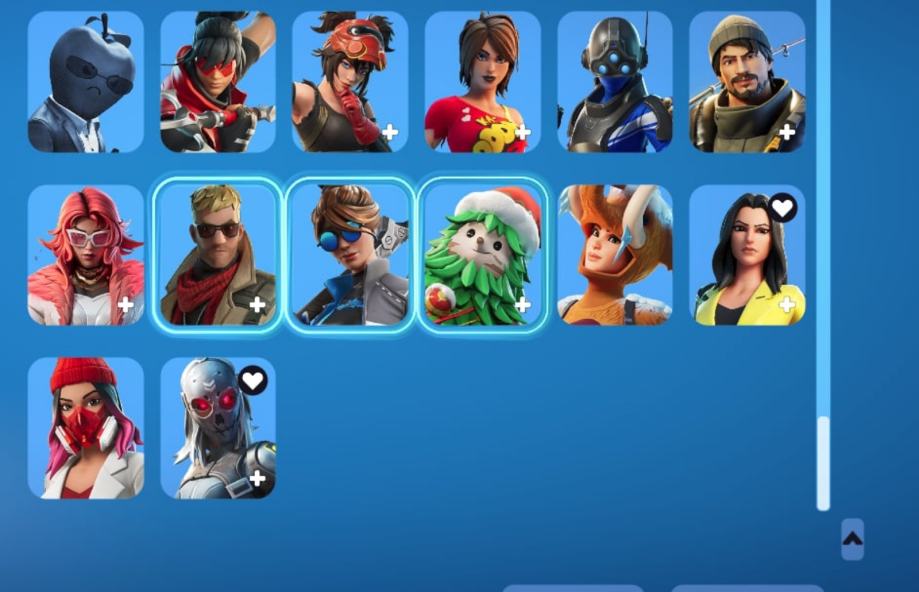Screen dimensions: 919x592
Task: Select the Christmas tree hedgehog outfit
Action: (x=482, y=255)
